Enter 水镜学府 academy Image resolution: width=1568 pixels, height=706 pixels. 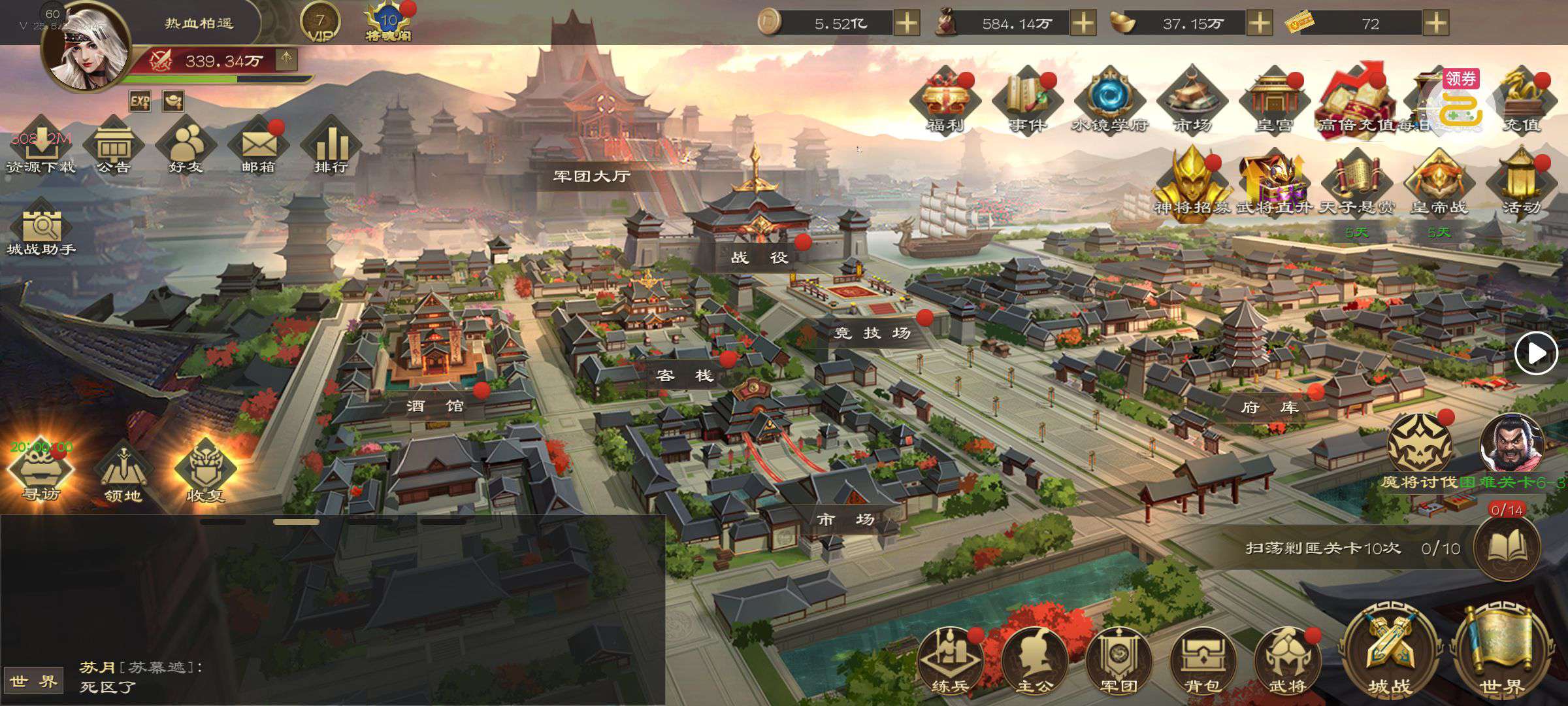(1109, 101)
